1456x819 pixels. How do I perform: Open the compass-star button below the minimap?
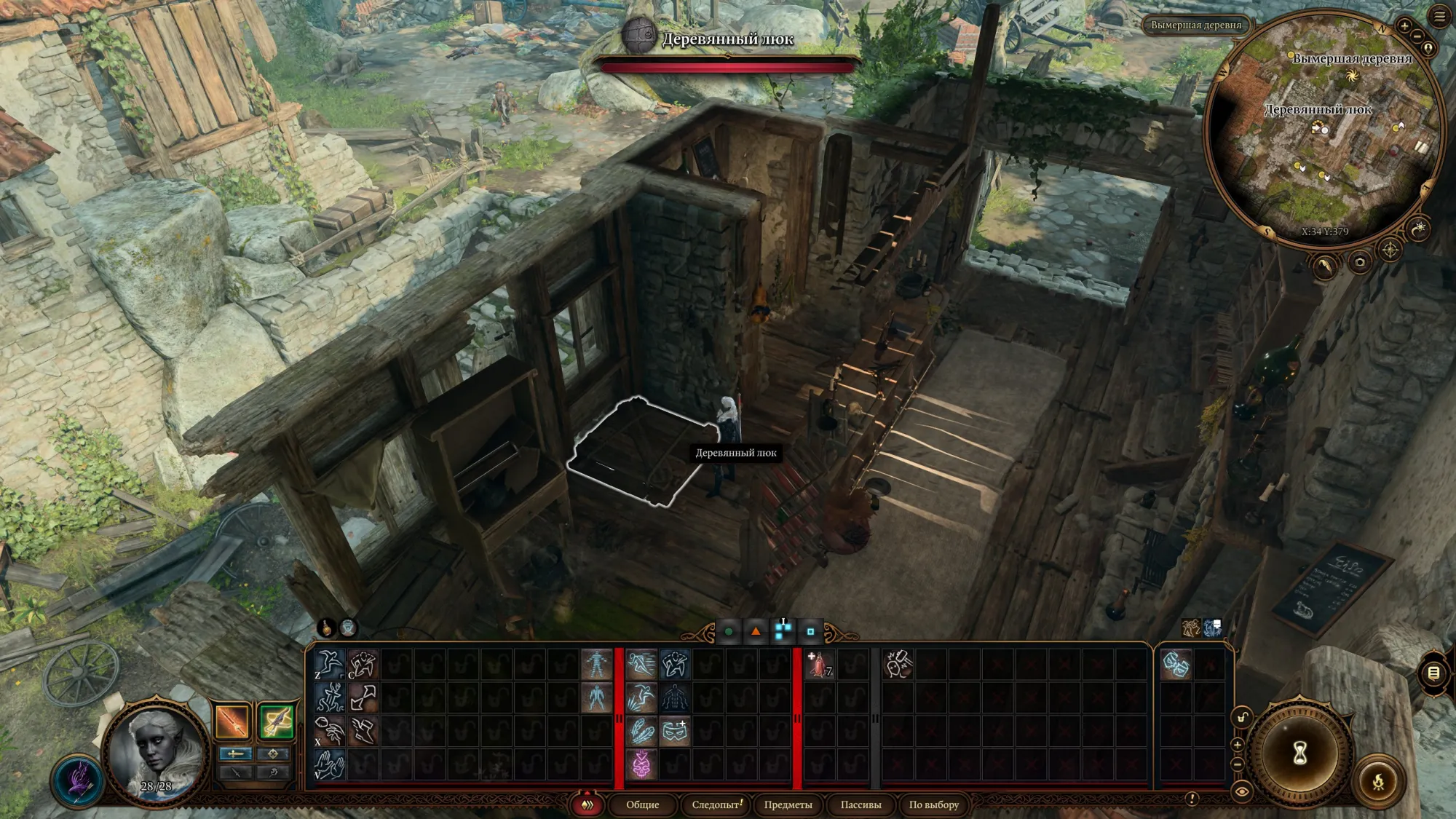point(1390,250)
